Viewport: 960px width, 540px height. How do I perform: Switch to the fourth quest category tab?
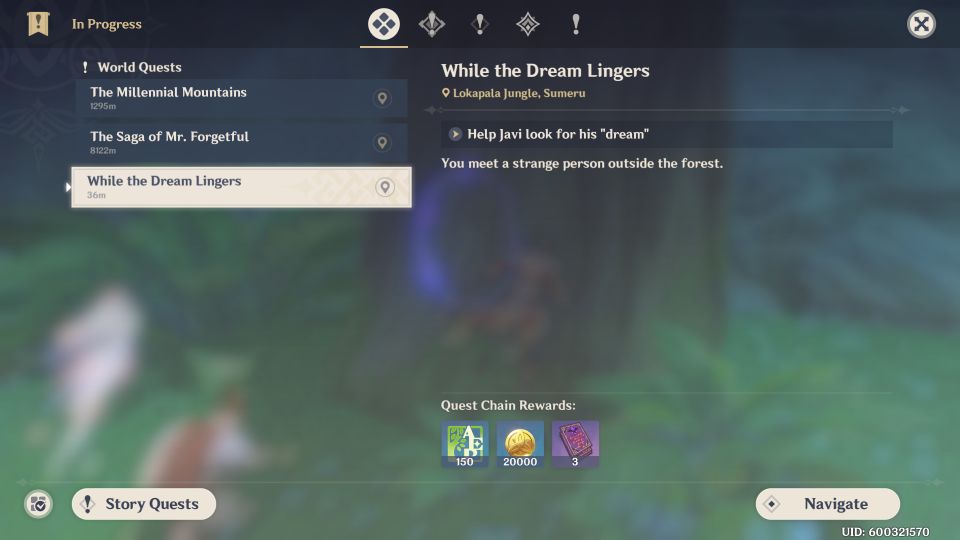527,24
